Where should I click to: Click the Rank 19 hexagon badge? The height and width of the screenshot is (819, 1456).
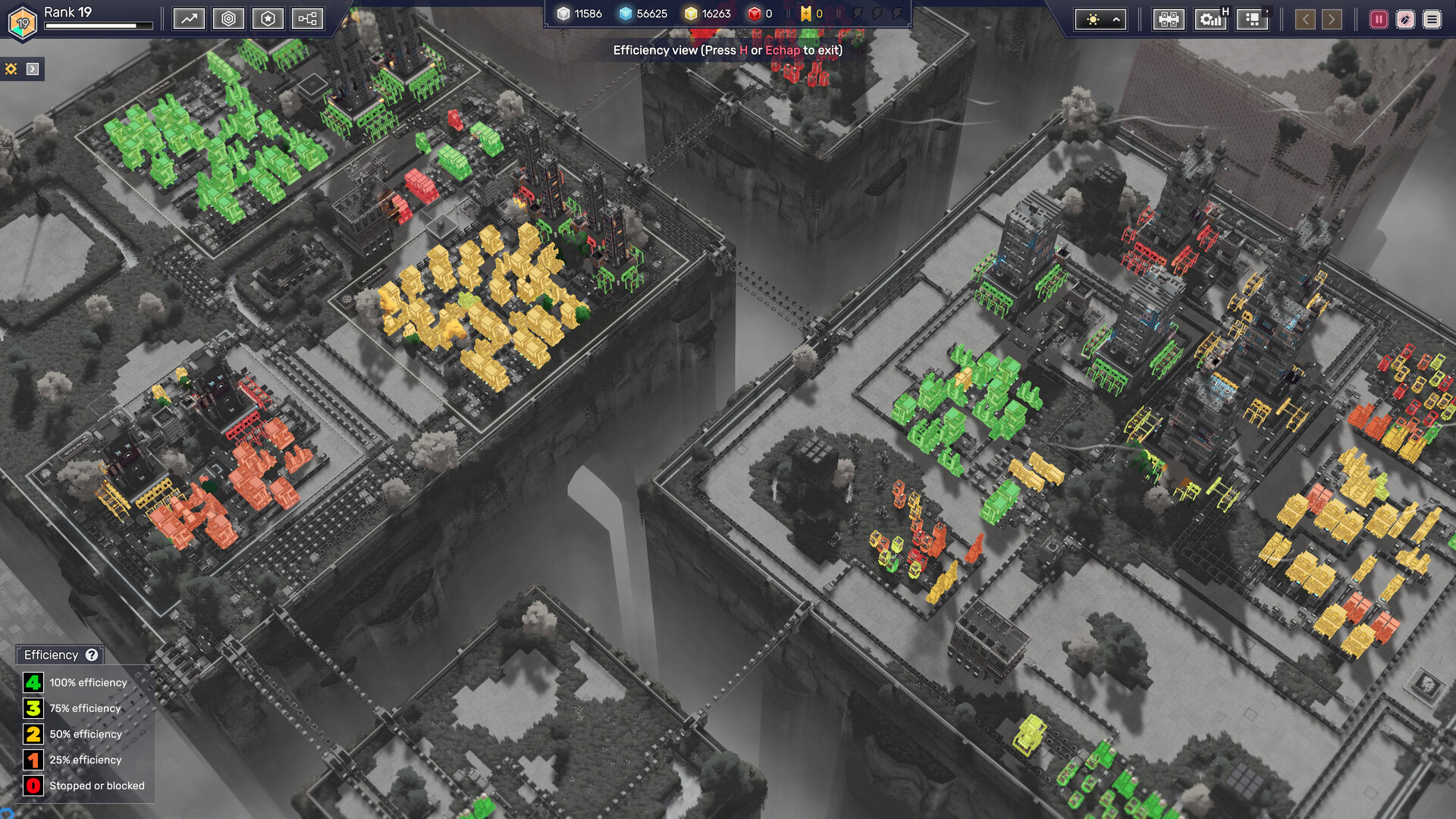click(x=23, y=23)
